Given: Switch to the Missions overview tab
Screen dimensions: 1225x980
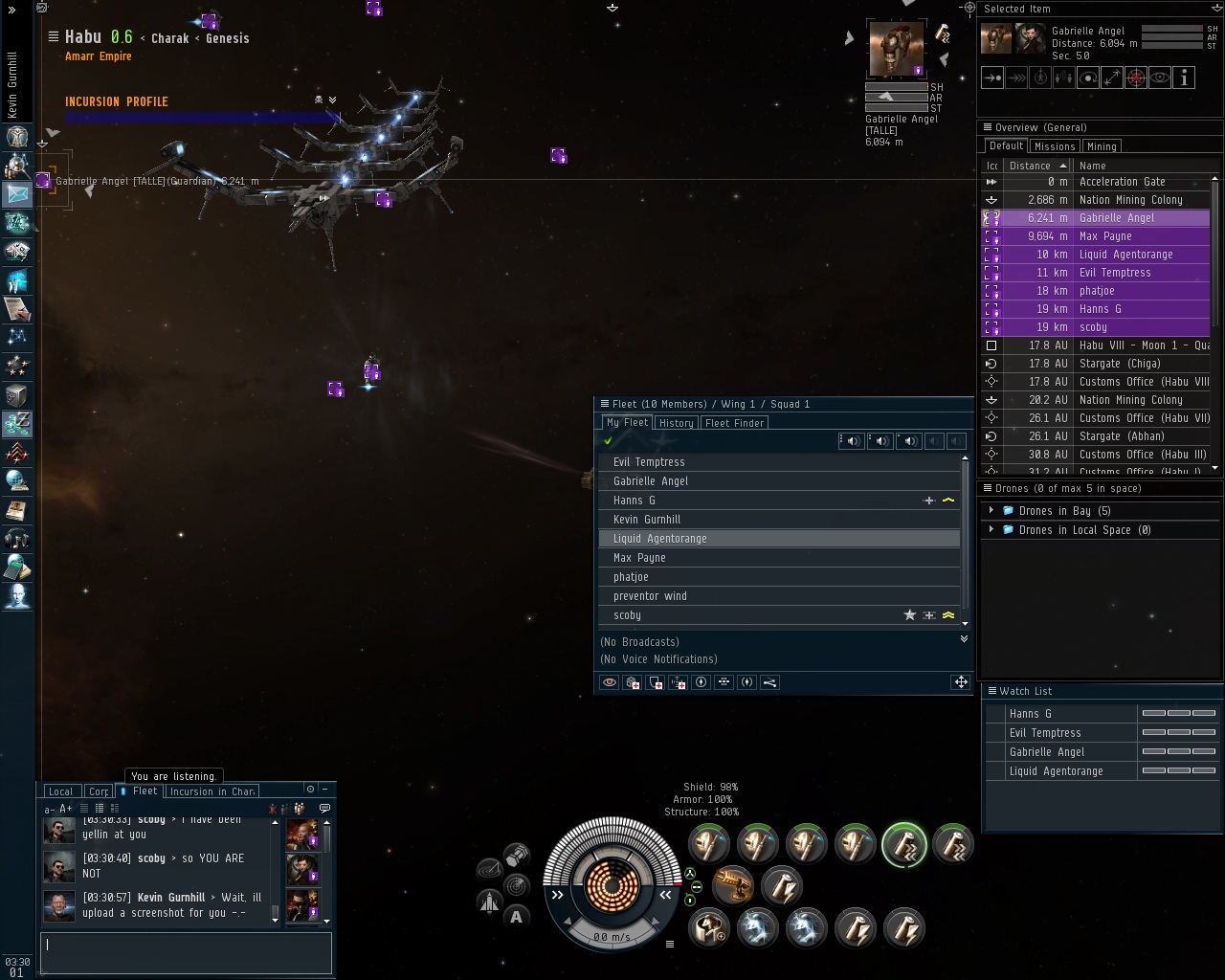Looking at the screenshot, I should click(1054, 146).
